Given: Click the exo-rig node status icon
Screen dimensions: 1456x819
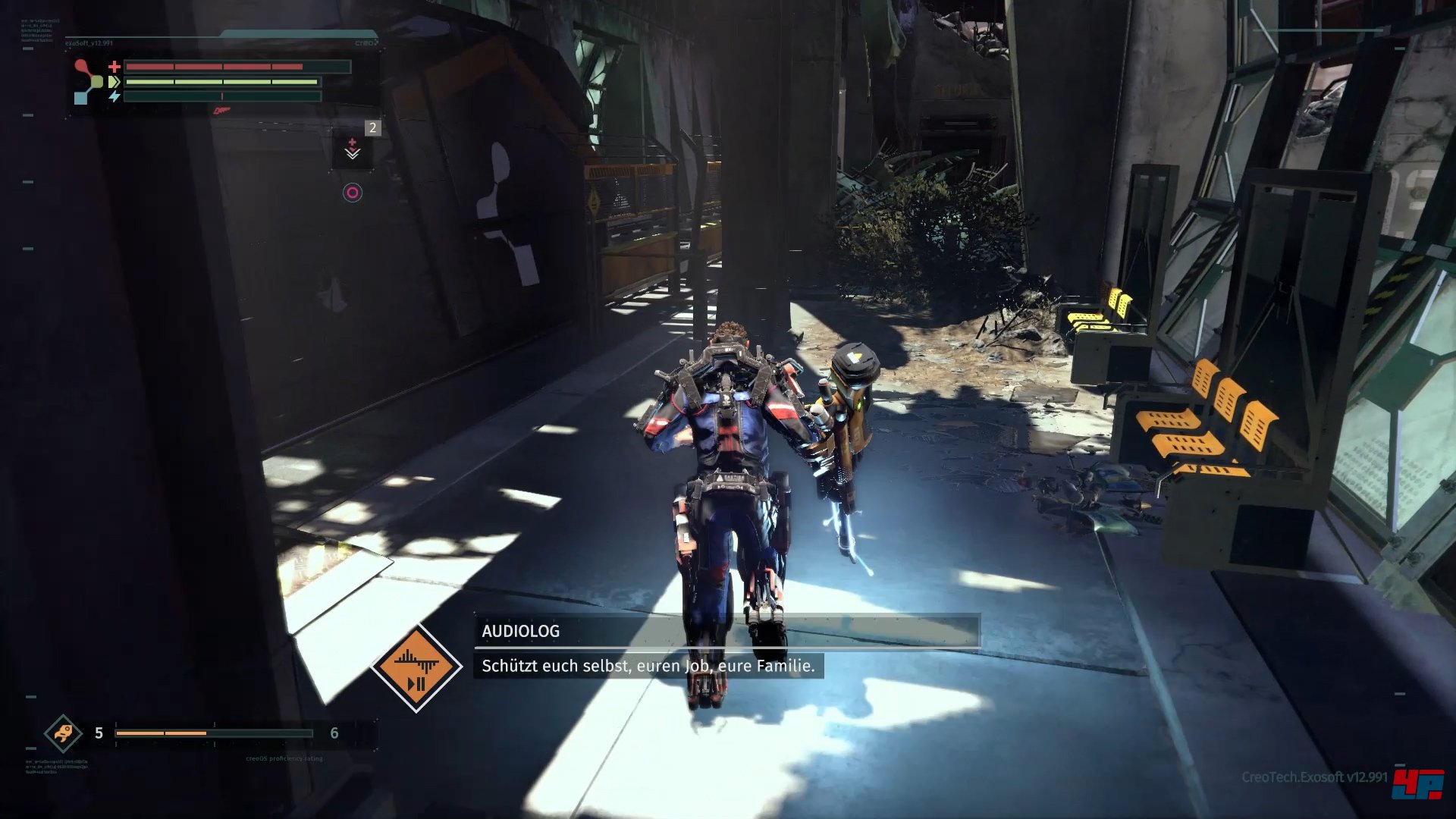Looking at the screenshot, I should 88,82.
